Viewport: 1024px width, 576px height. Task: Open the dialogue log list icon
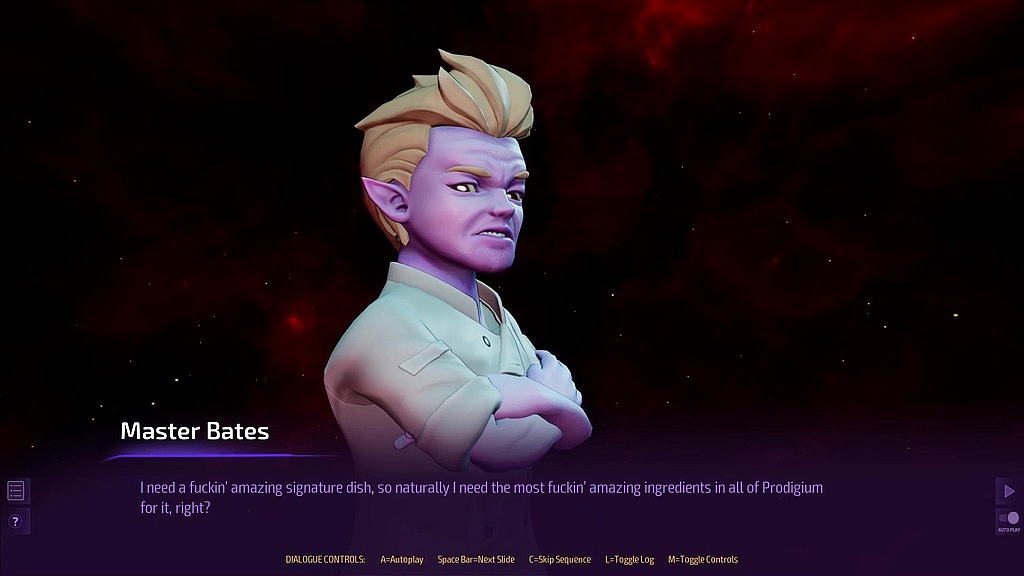16,490
